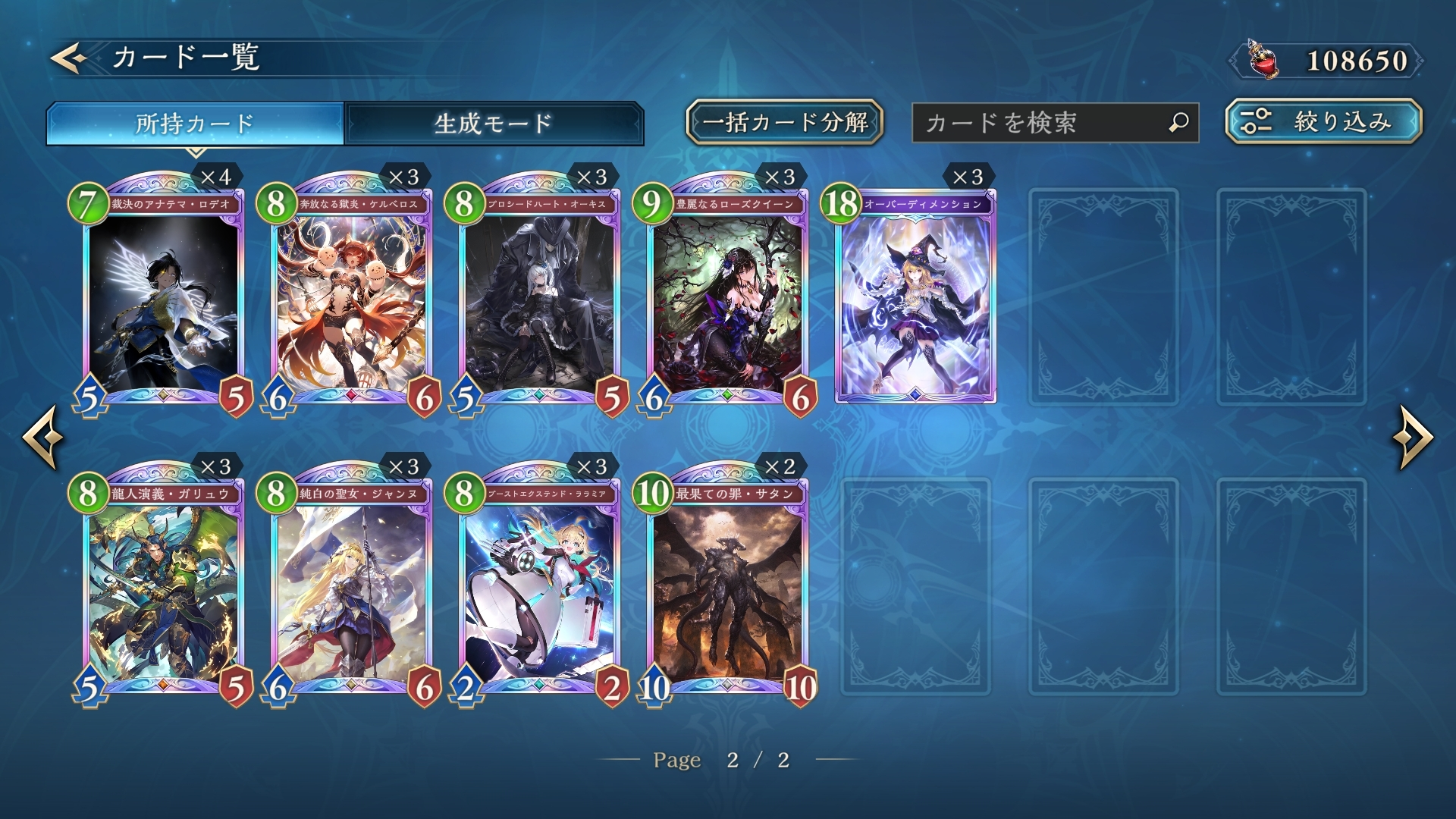Go back using the arrow beside カード一覧
The image size is (1456, 819).
click(68, 58)
